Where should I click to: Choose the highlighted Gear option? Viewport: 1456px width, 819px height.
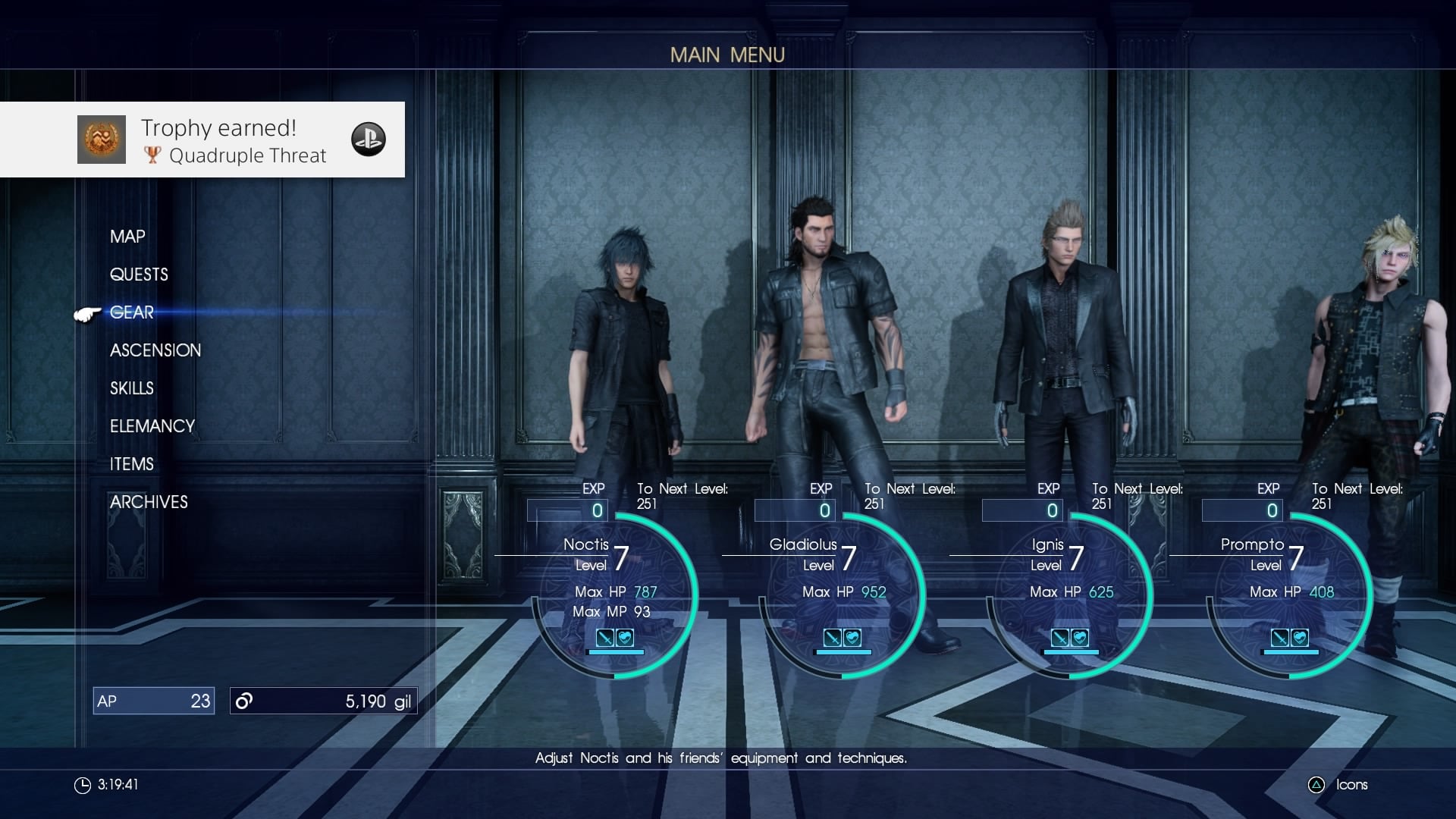(132, 312)
